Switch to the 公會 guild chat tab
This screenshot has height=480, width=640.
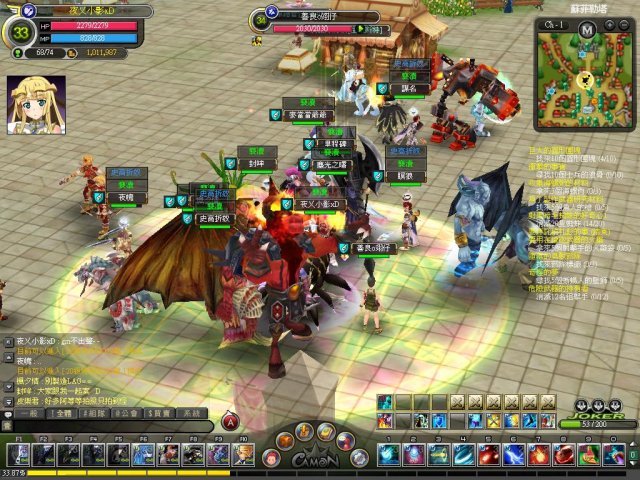coord(126,413)
